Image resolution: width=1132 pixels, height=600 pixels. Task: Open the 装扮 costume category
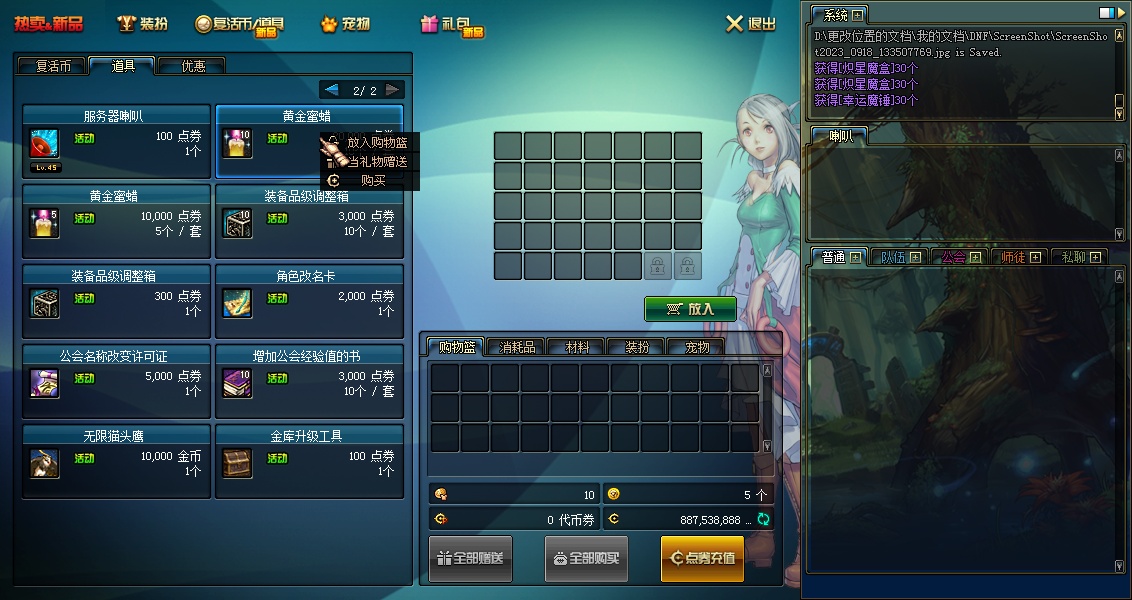coord(142,24)
